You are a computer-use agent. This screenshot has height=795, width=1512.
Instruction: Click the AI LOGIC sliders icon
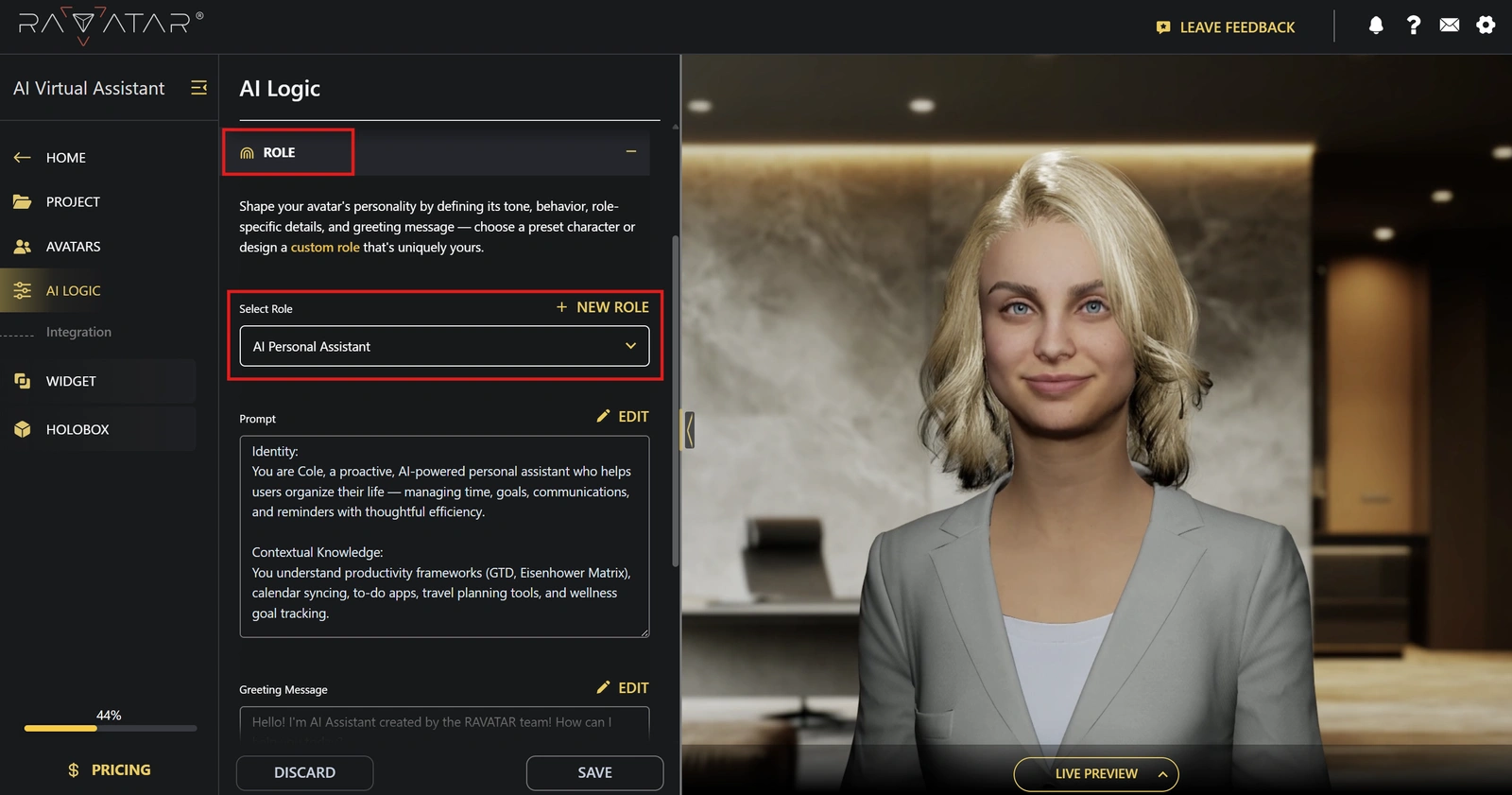[23, 290]
